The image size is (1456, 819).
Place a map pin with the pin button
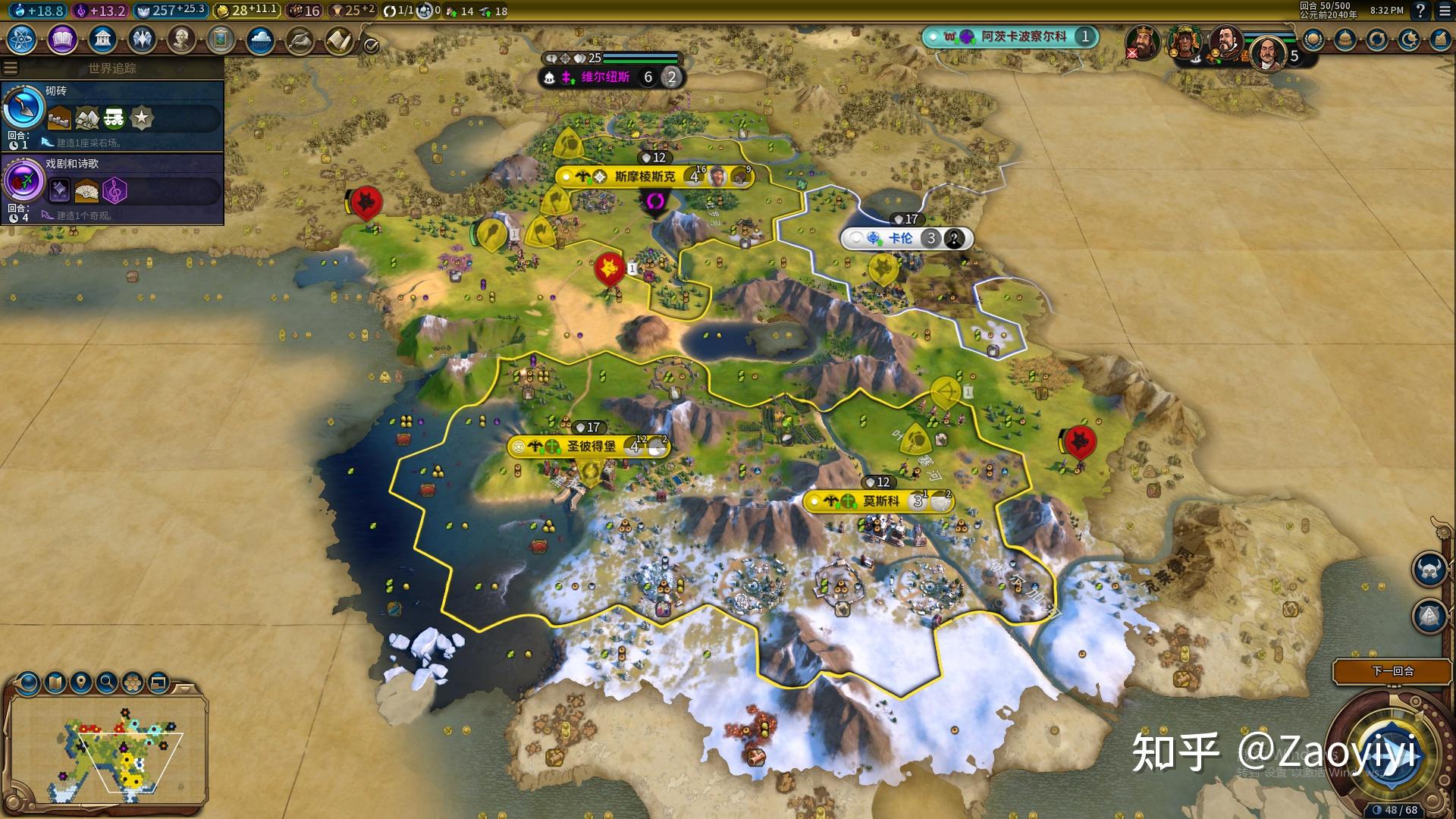81,682
